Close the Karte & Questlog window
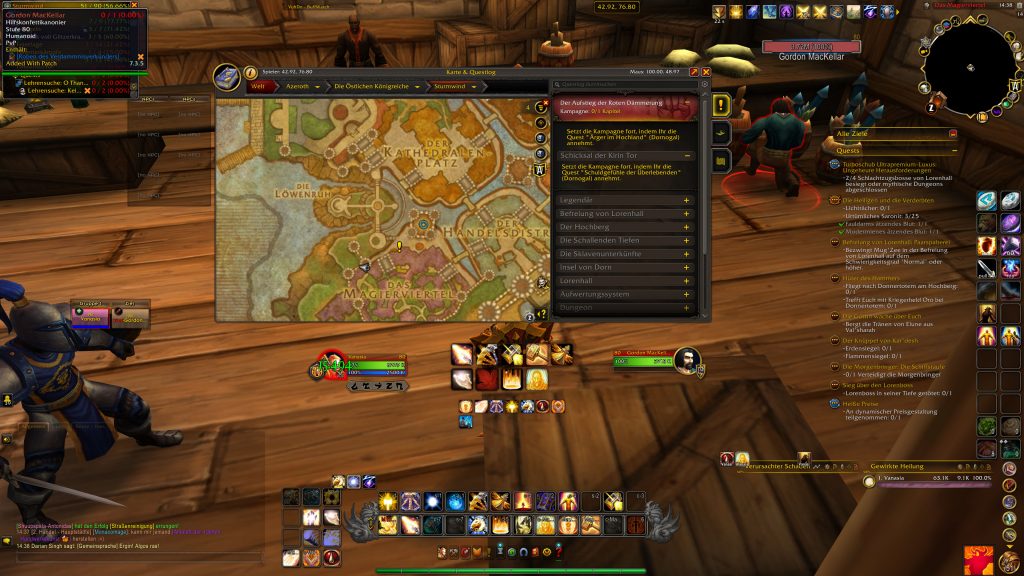Screen dimensions: 1024x576 (706, 72)
